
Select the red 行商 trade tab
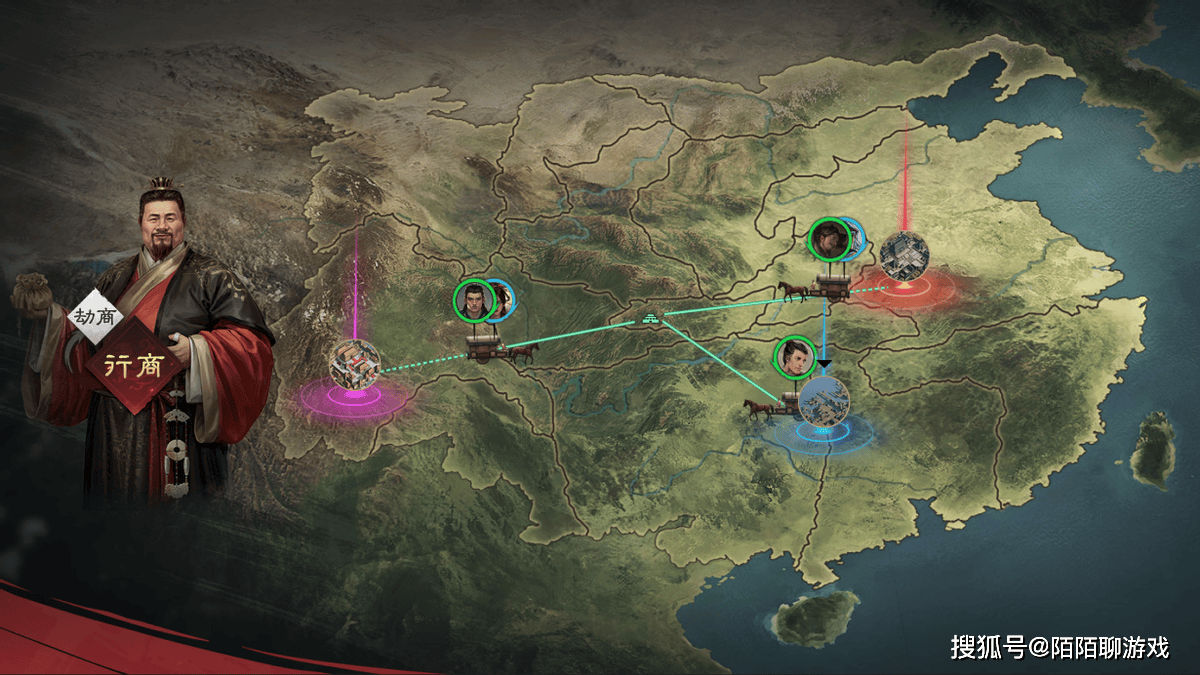(x=135, y=363)
